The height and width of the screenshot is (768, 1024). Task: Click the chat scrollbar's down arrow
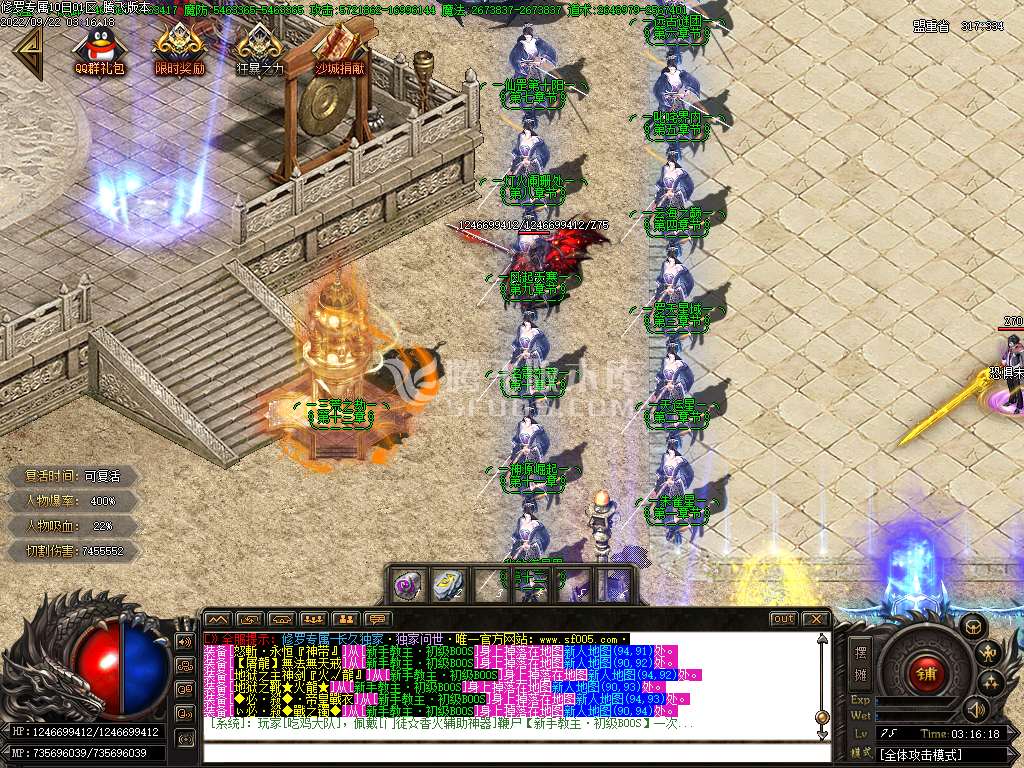pos(822,738)
